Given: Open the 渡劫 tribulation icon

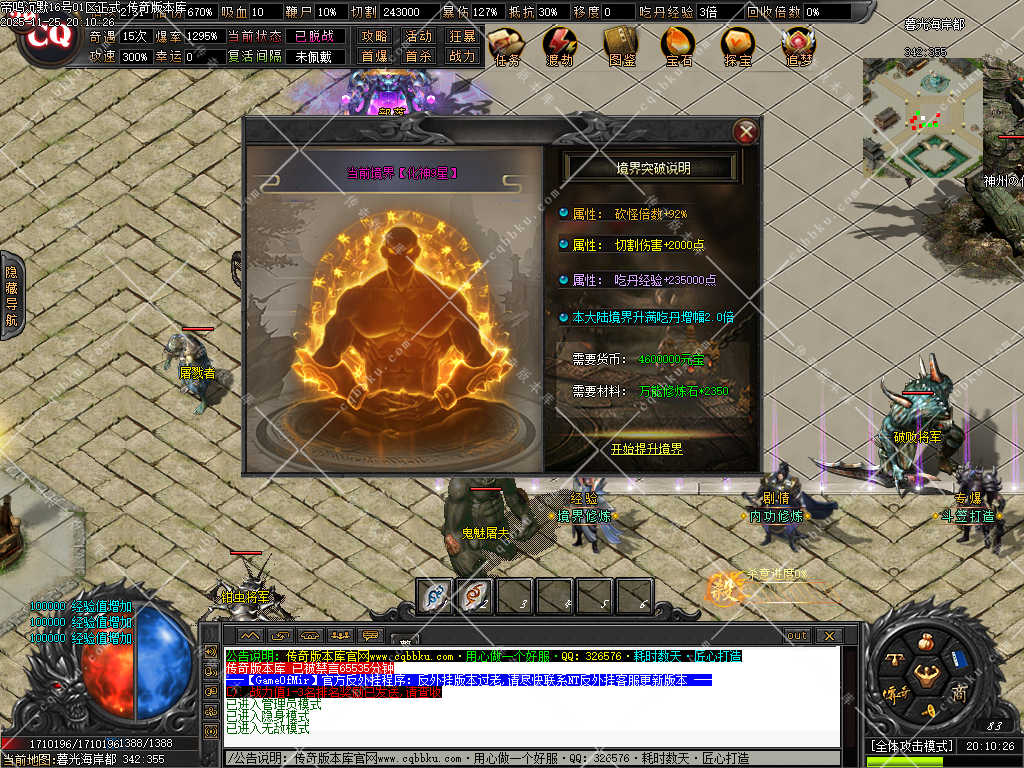Looking at the screenshot, I should (560, 44).
